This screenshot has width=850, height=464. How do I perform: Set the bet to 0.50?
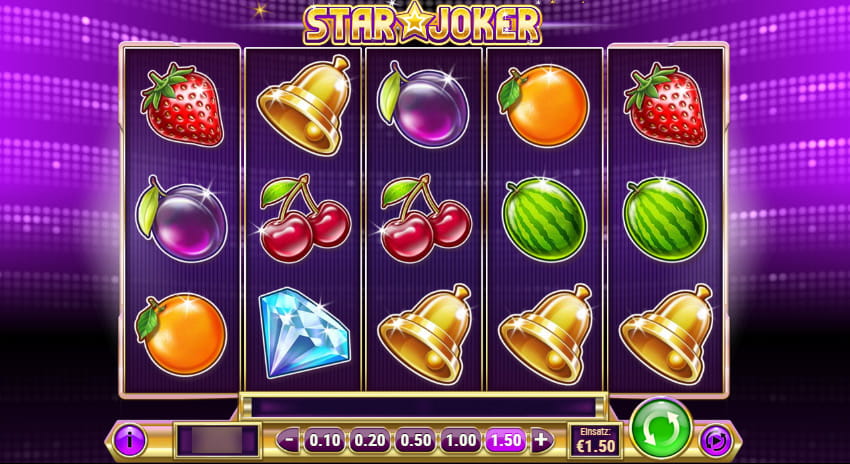[x=413, y=439]
